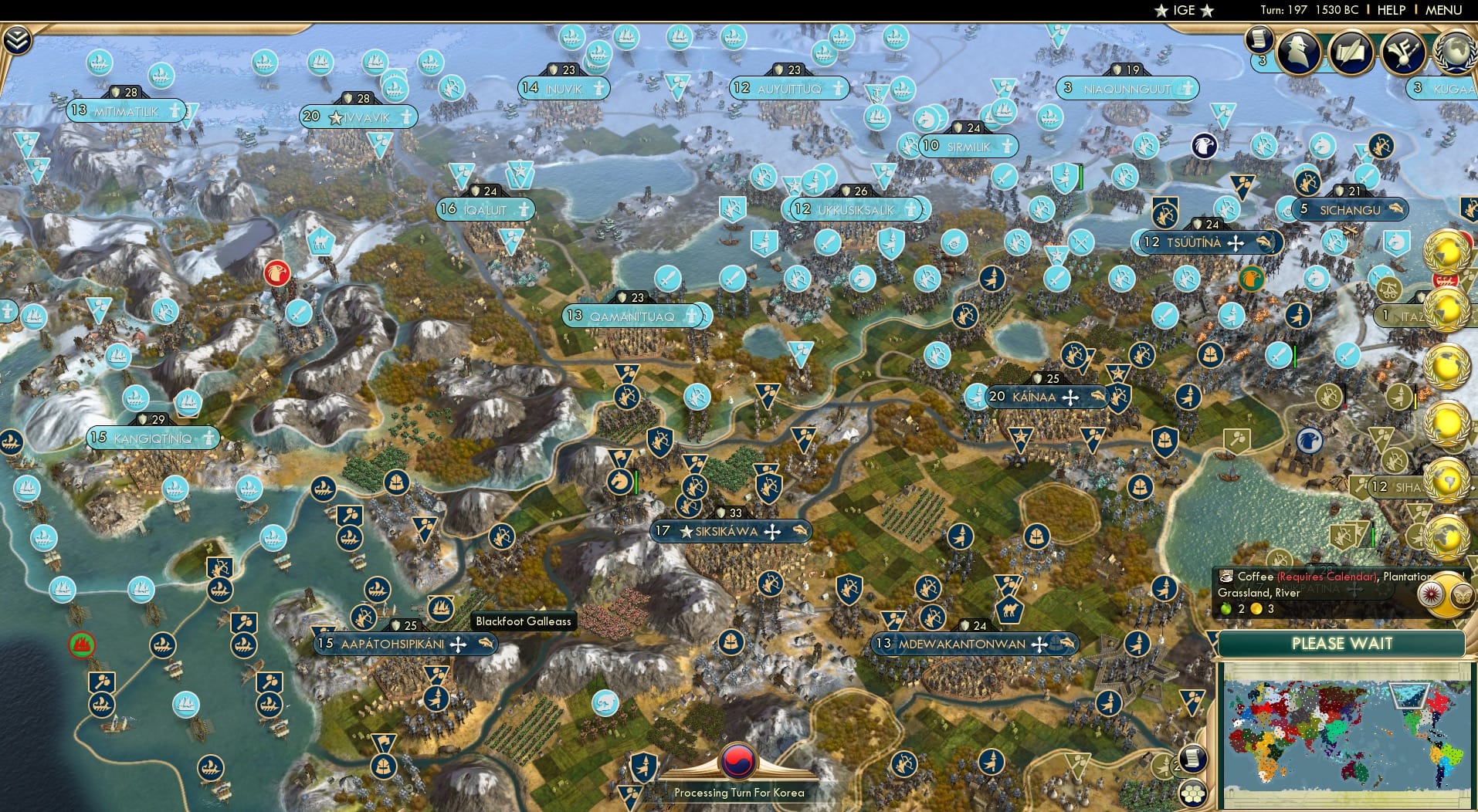
Task: Open the notifications scroll icon showing 3
Action: (x=1257, y=40)
